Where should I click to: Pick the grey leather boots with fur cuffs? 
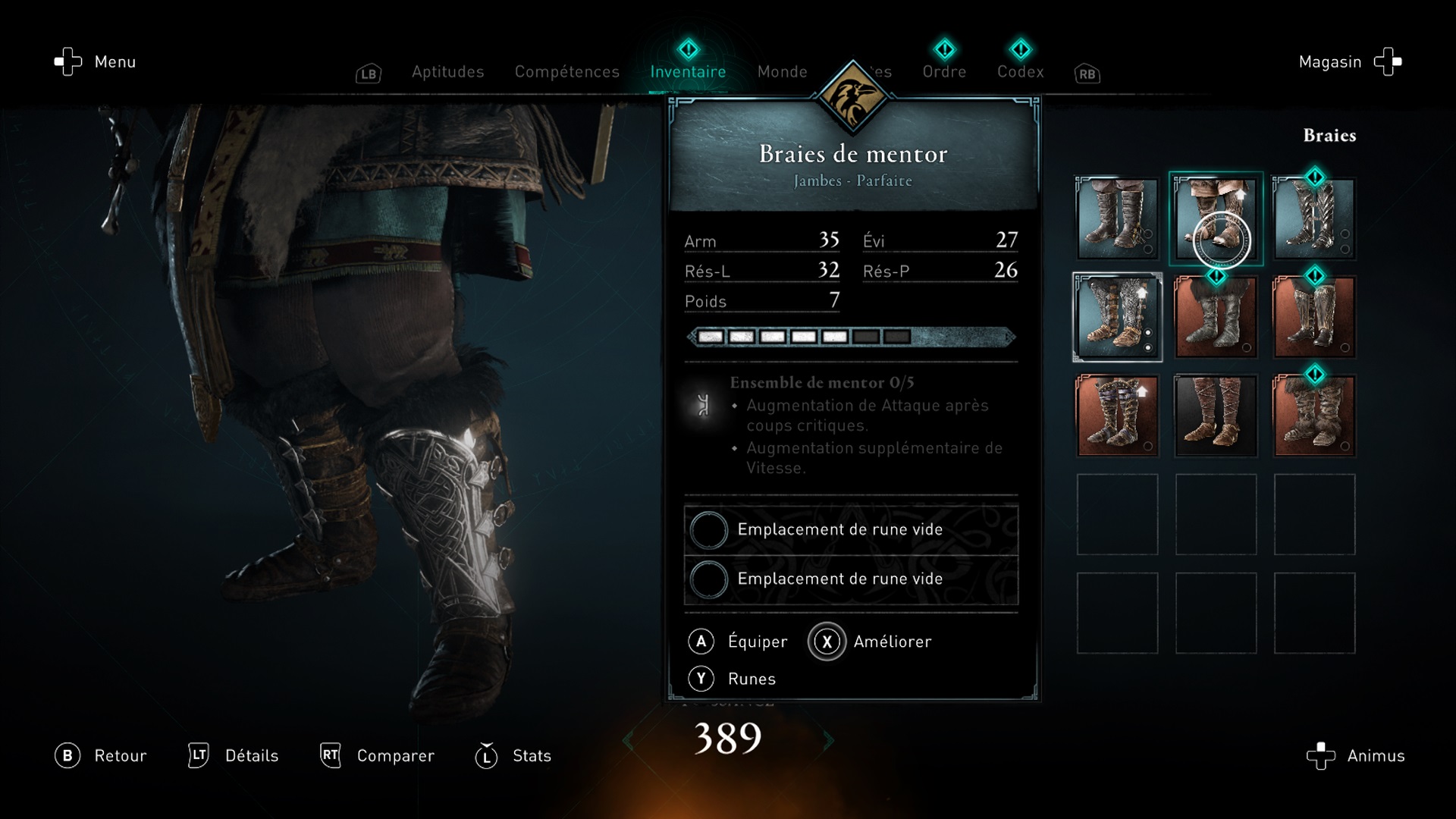pyautogui.click(x=1216, y=317)
